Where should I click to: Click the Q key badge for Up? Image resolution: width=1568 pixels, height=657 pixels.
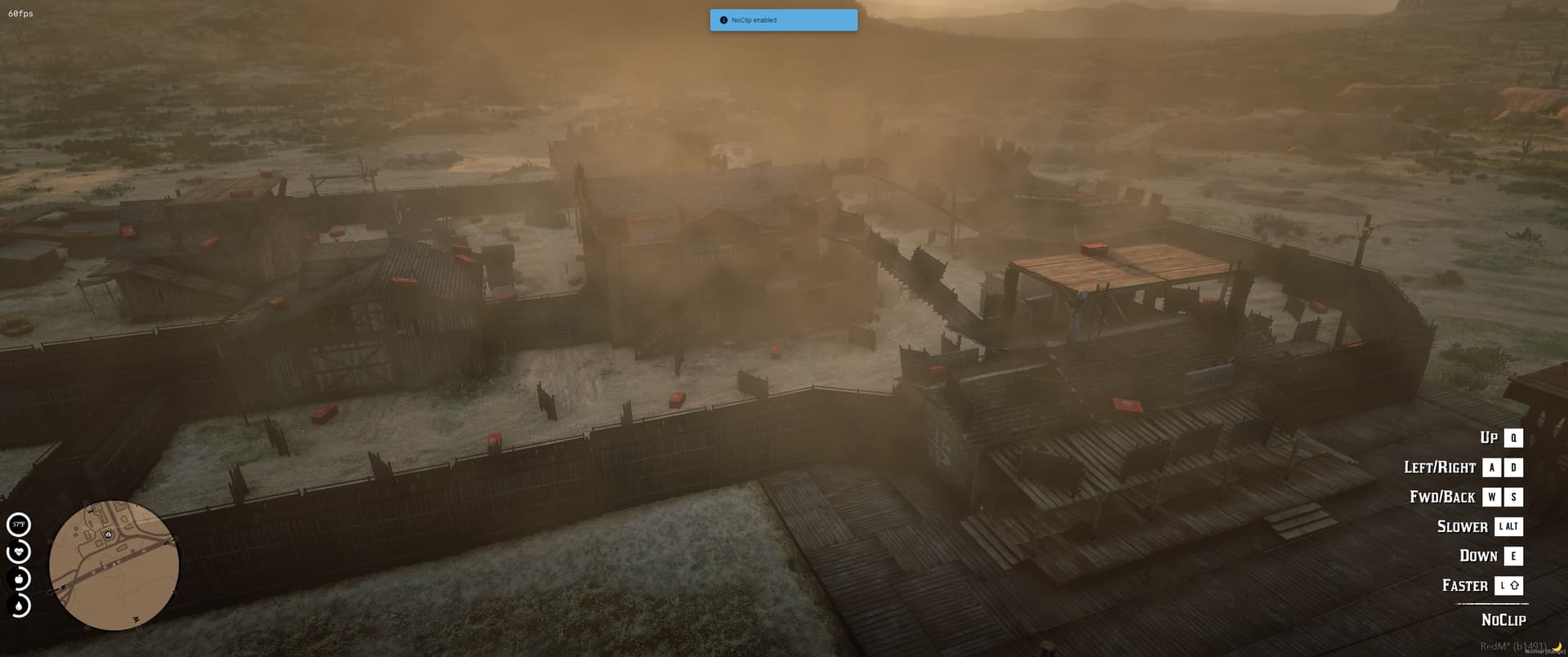click(x=1515, y=438)
